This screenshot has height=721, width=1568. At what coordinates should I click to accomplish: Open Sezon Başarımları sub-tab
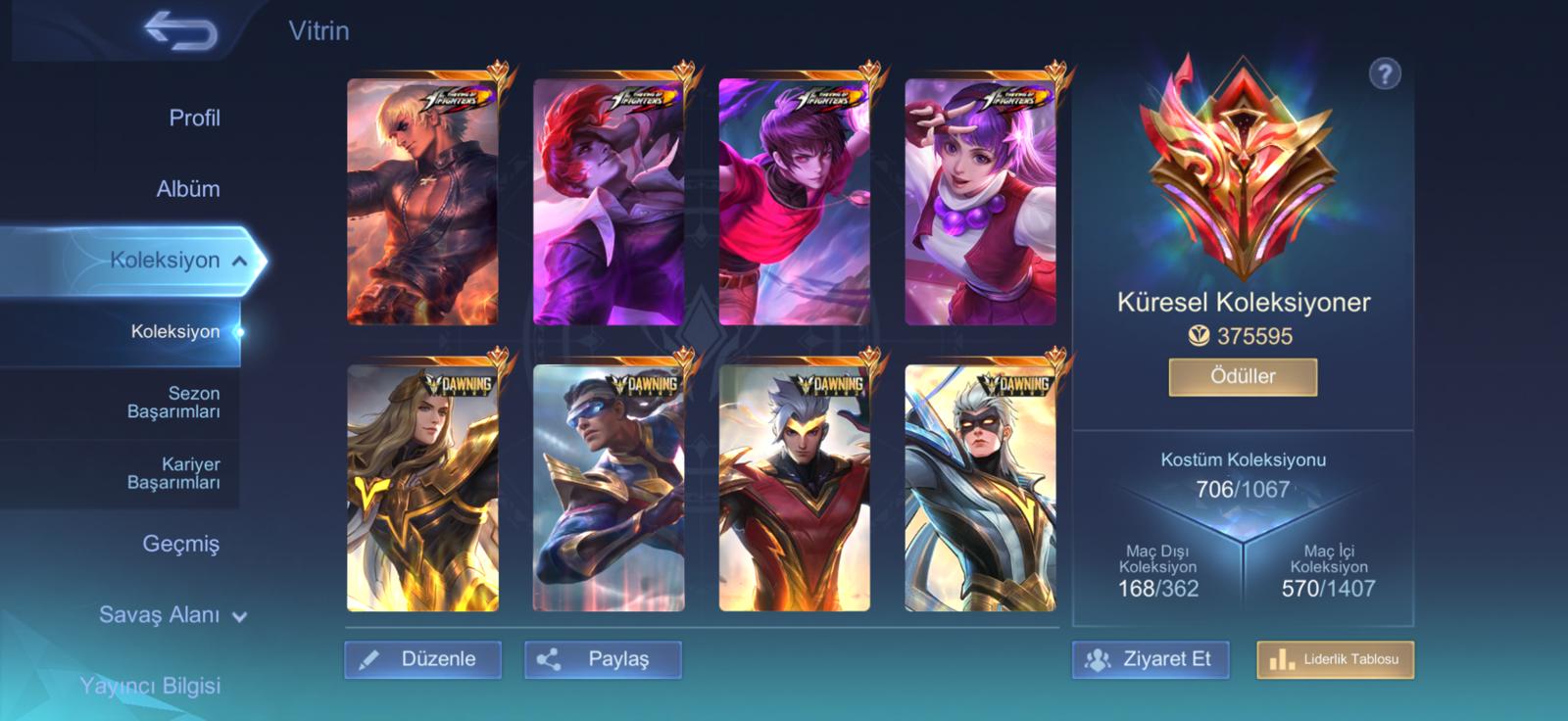pyautogui.click(x=173, y=403)
